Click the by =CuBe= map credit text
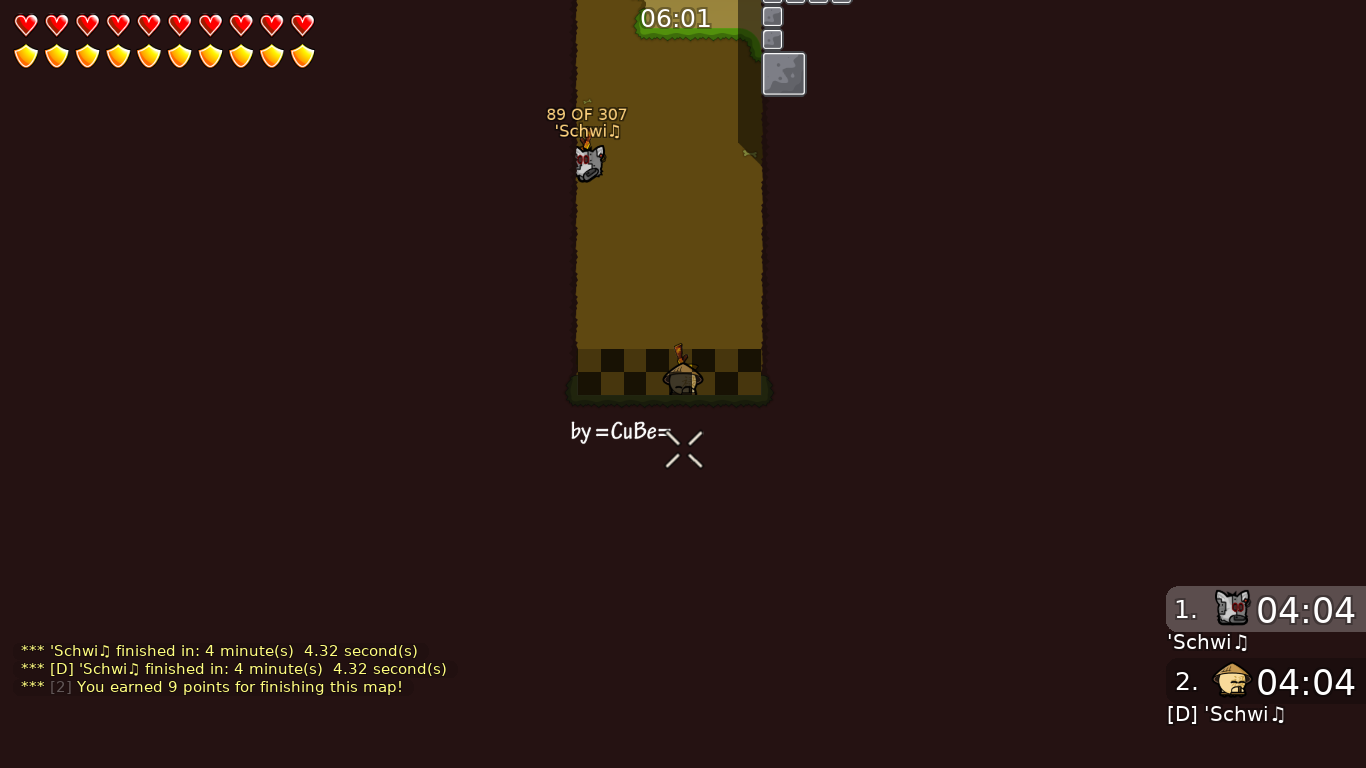 [x=618, y=432]
